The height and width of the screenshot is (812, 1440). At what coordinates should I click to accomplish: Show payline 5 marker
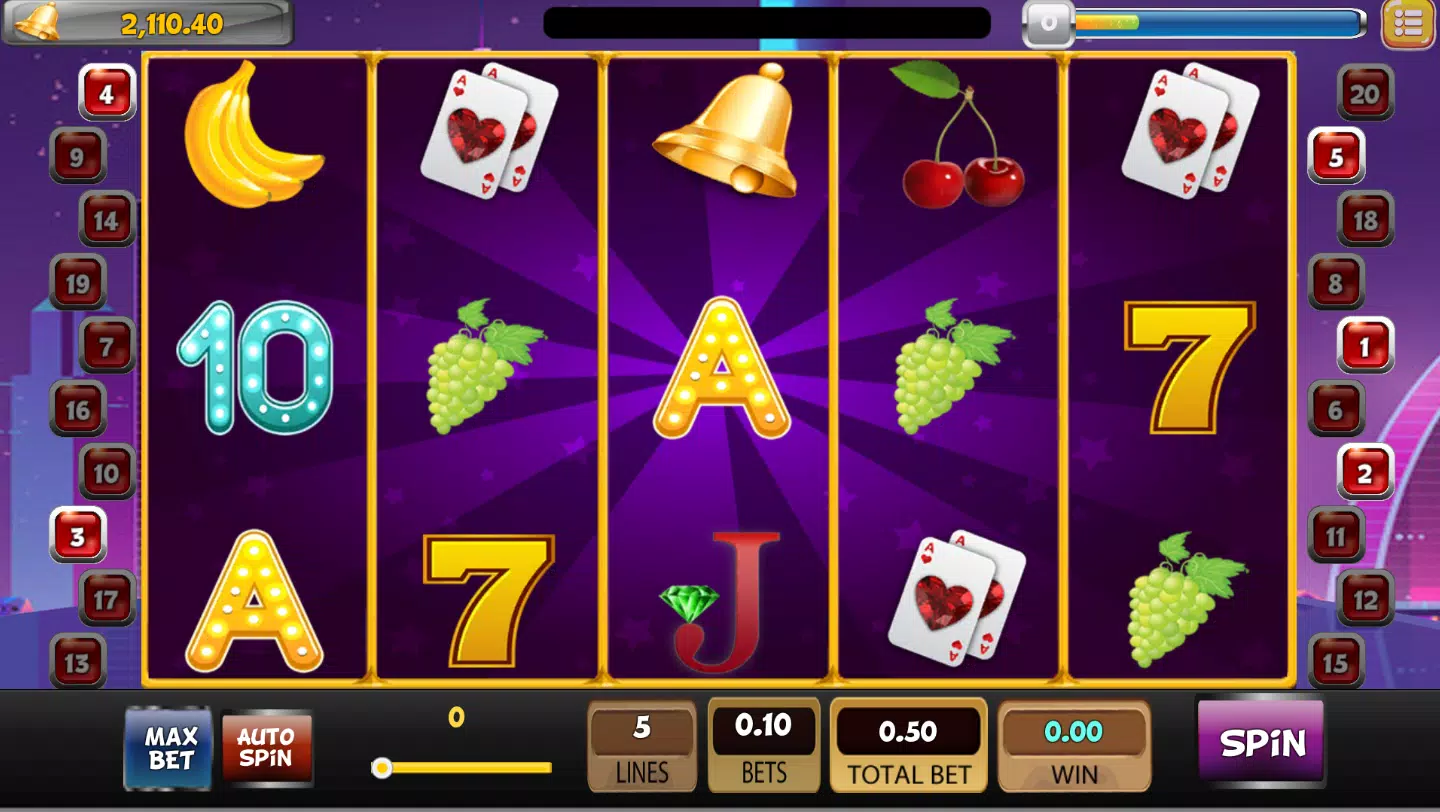click(x=1336, y=156)
